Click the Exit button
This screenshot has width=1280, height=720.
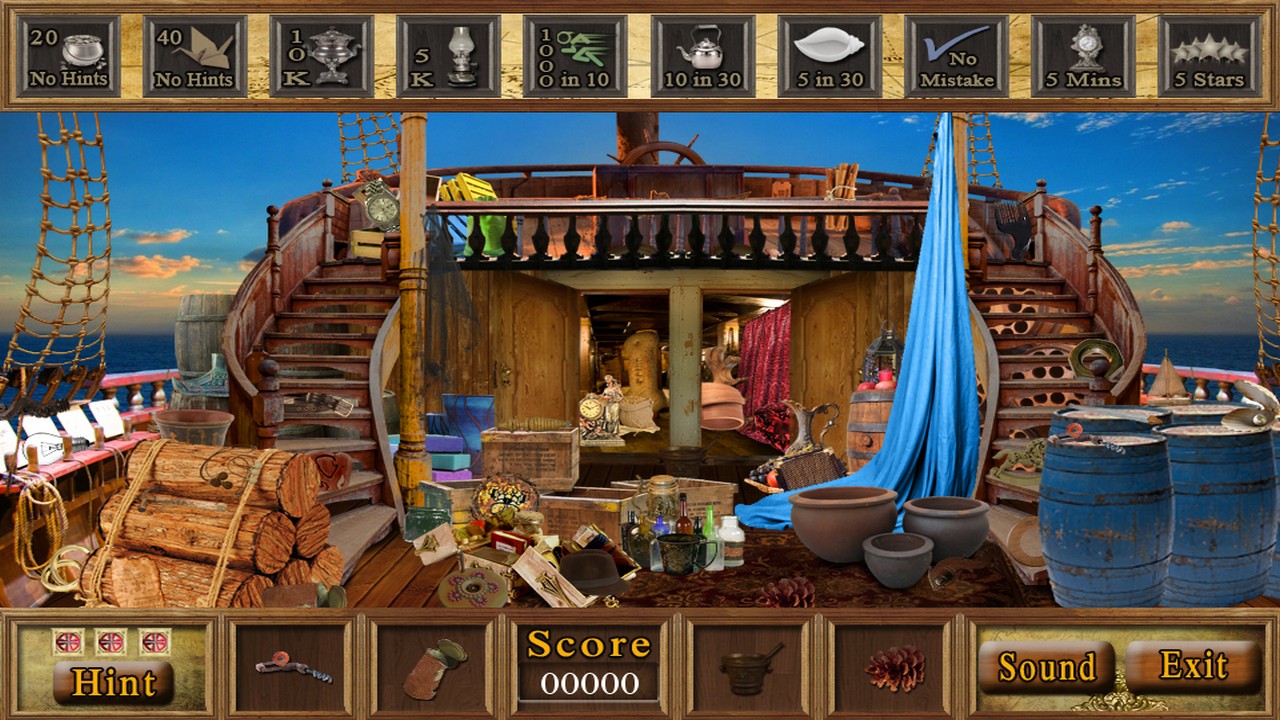pyautogui.click(x=1196, y=664)
